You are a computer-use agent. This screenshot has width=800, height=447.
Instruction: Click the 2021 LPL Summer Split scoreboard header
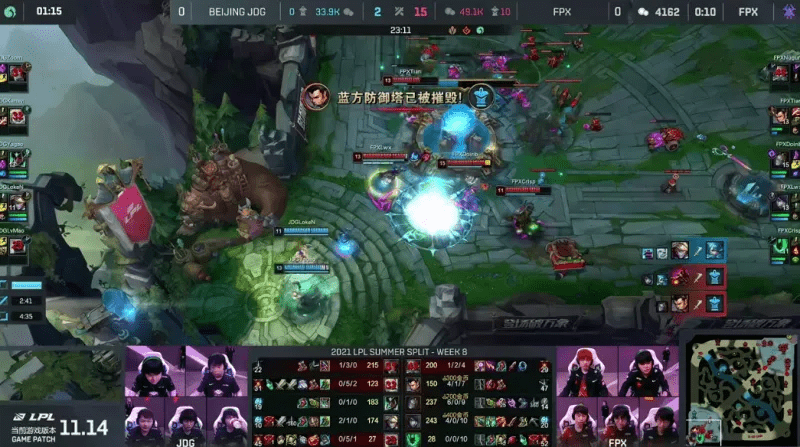(x=399, y=352)
